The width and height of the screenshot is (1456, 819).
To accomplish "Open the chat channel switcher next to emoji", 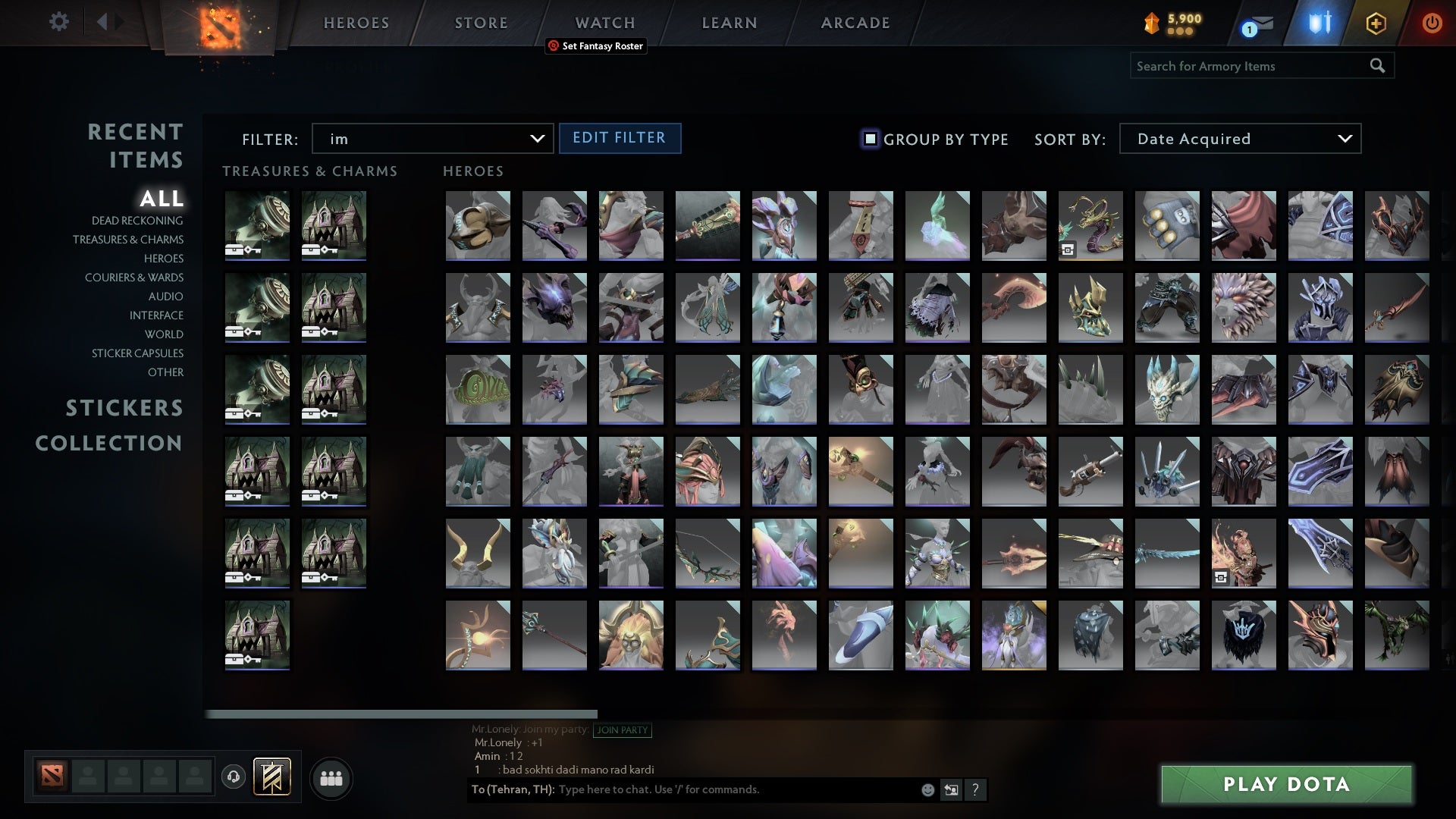I will tap(950, 789).
